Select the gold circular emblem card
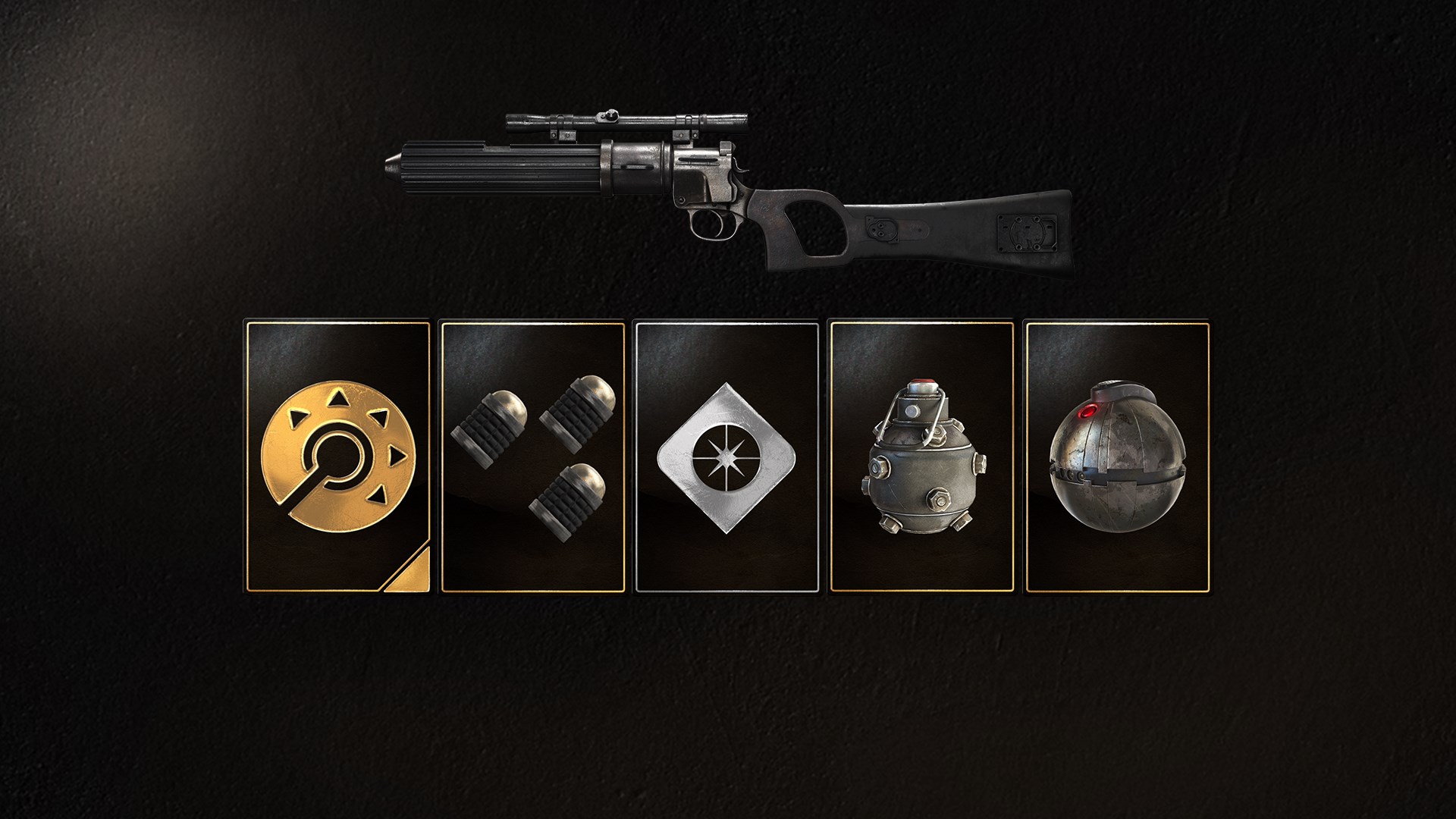The image size is (1456, 819). pos(337,457)
